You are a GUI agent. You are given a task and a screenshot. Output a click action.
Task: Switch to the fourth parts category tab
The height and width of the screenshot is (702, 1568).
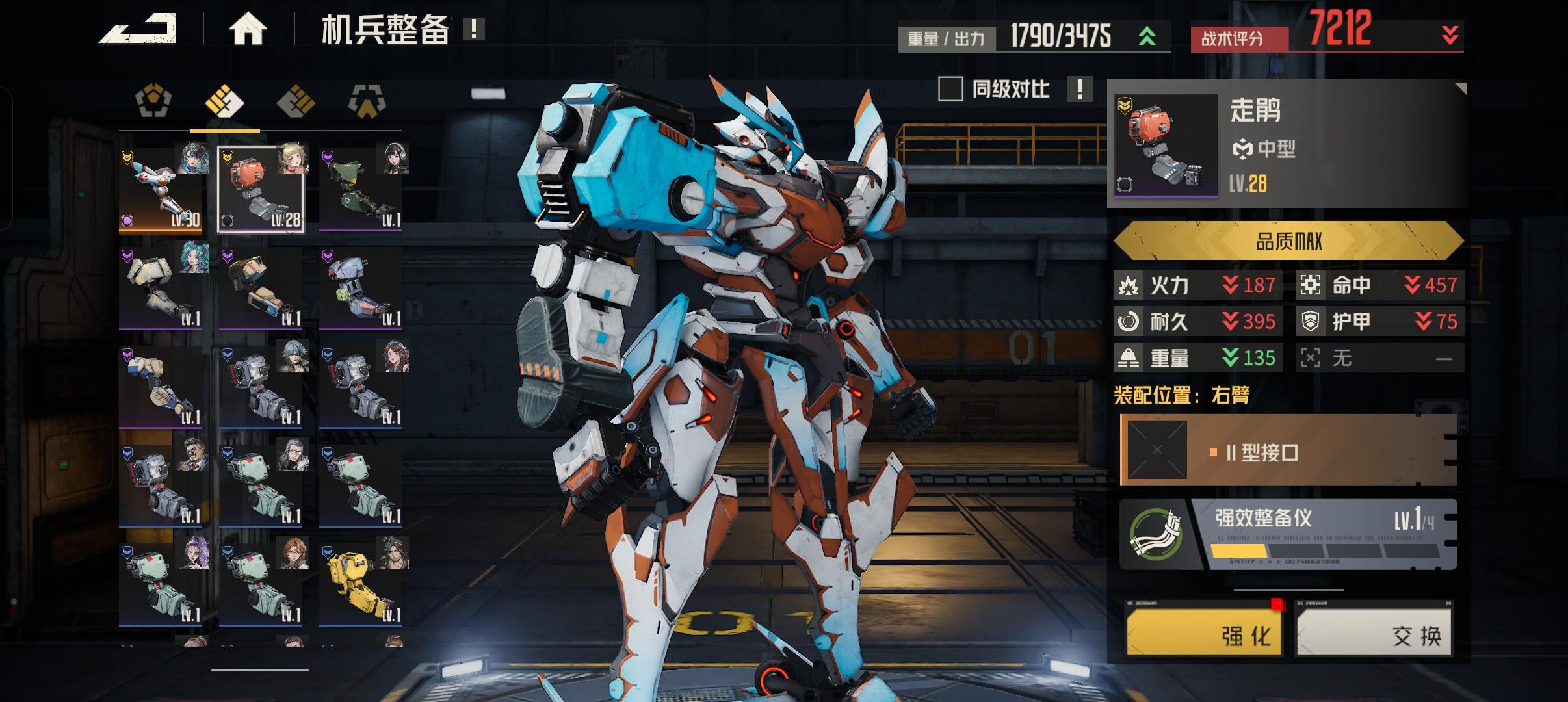367,102
